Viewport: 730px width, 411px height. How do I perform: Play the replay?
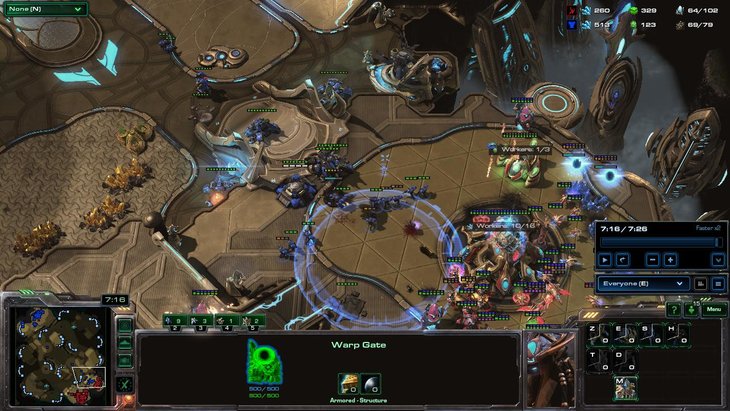pyautogui.click(x=604, y=259)
